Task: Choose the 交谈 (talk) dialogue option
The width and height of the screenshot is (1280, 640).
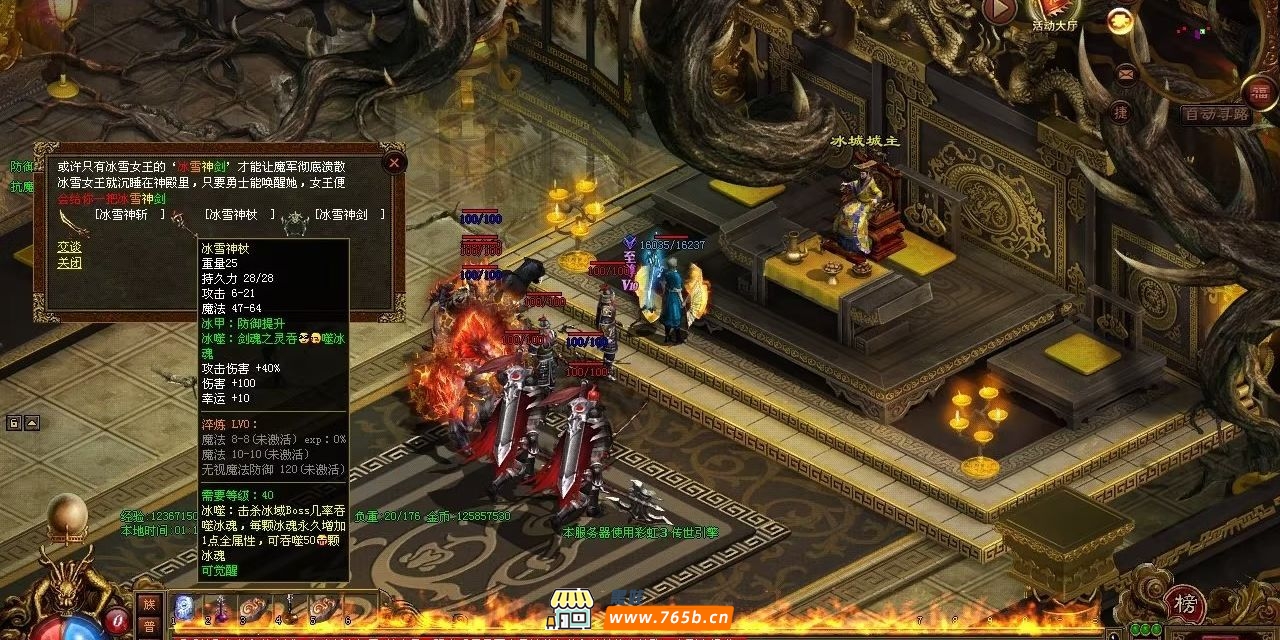Action: (x=69, y=247)
